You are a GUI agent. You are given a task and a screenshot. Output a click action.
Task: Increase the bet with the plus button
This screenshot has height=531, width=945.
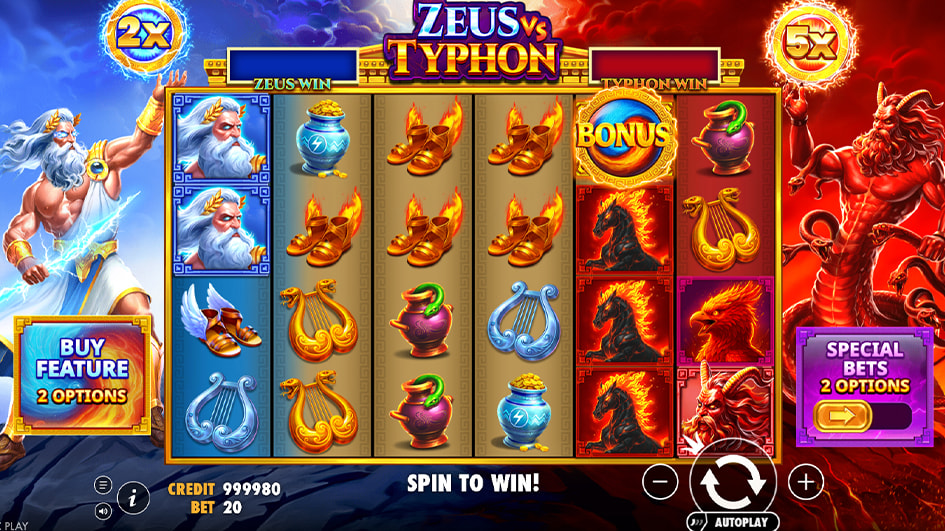(805, 483)
